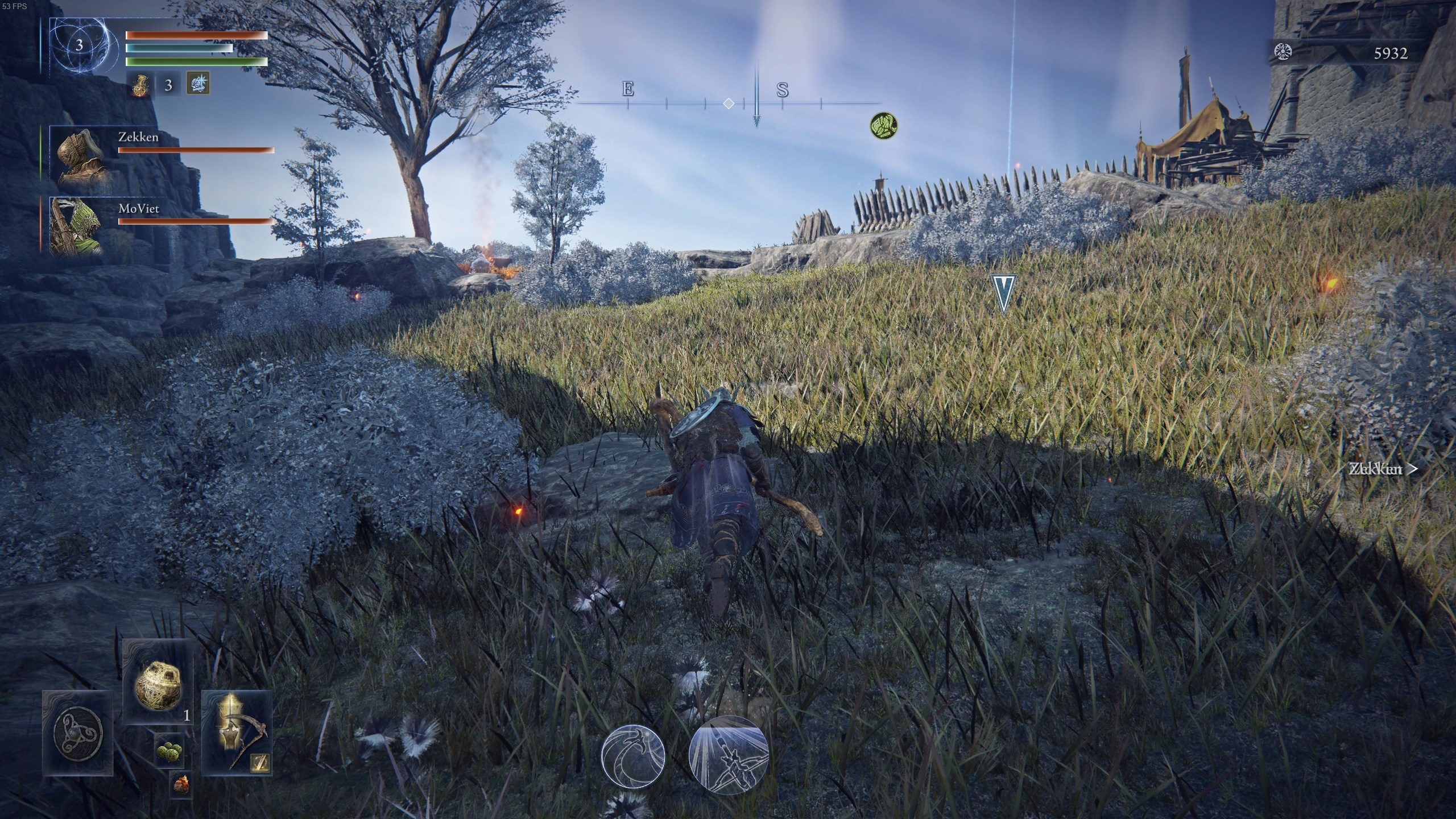
Task: Pick the green moss clump item
Action: tap(169, 751)
